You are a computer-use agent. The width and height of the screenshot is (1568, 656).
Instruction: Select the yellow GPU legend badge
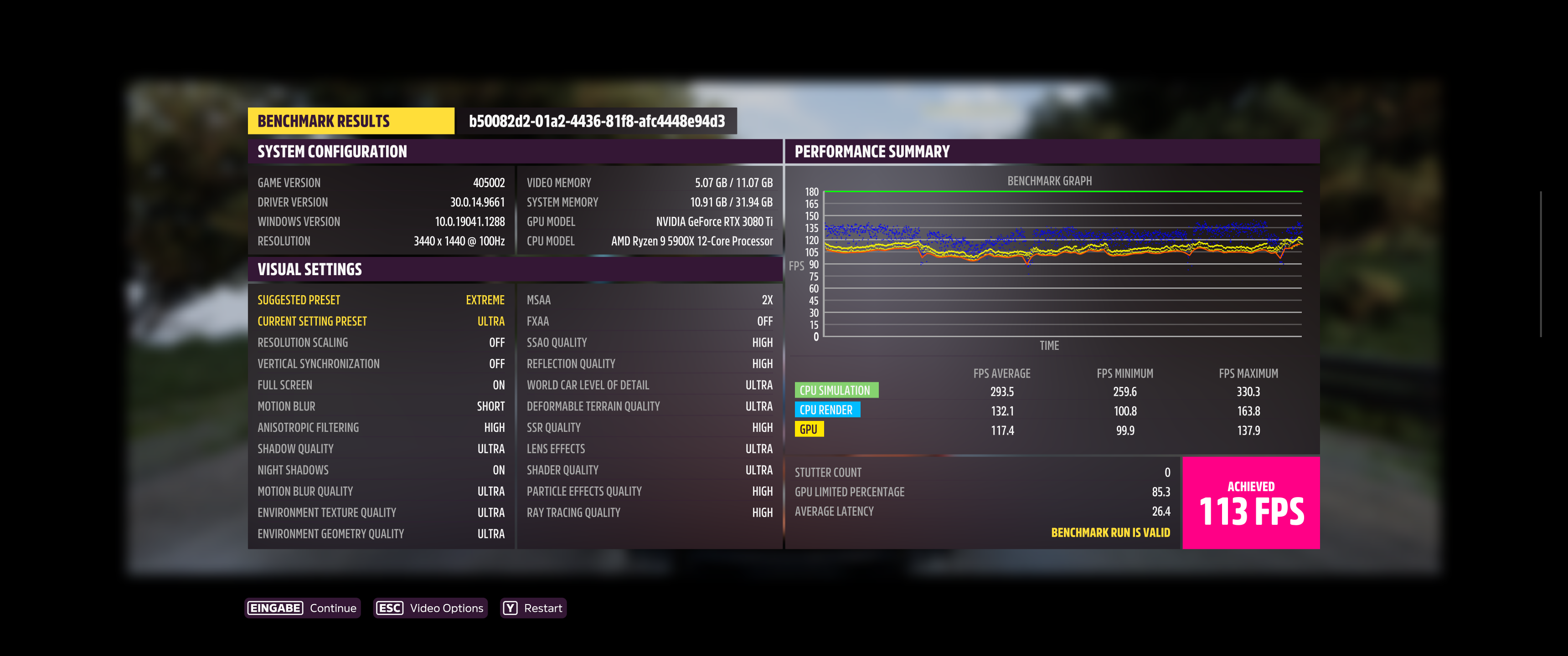tap(810, 428)
